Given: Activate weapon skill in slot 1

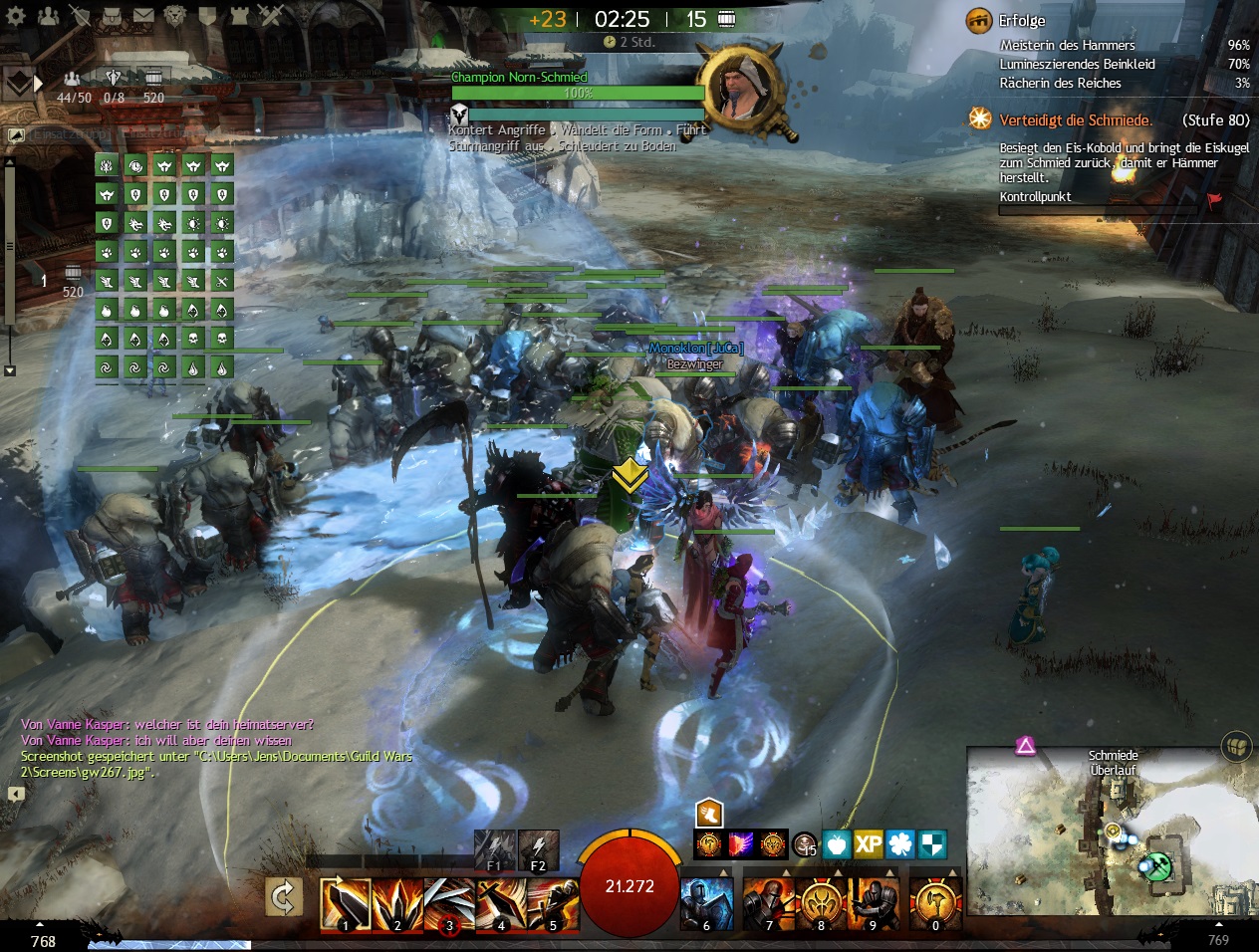Looking at the screenshot, I should (345, 904).
